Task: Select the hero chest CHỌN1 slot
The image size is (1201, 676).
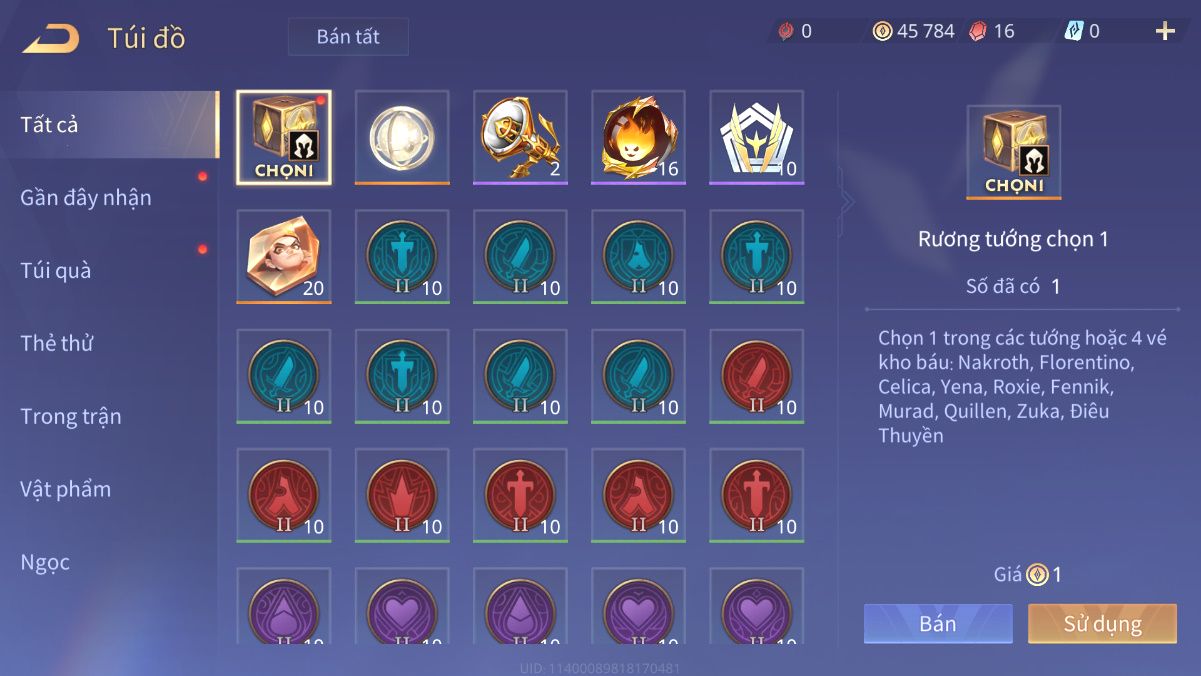Action: click(284, 138)
